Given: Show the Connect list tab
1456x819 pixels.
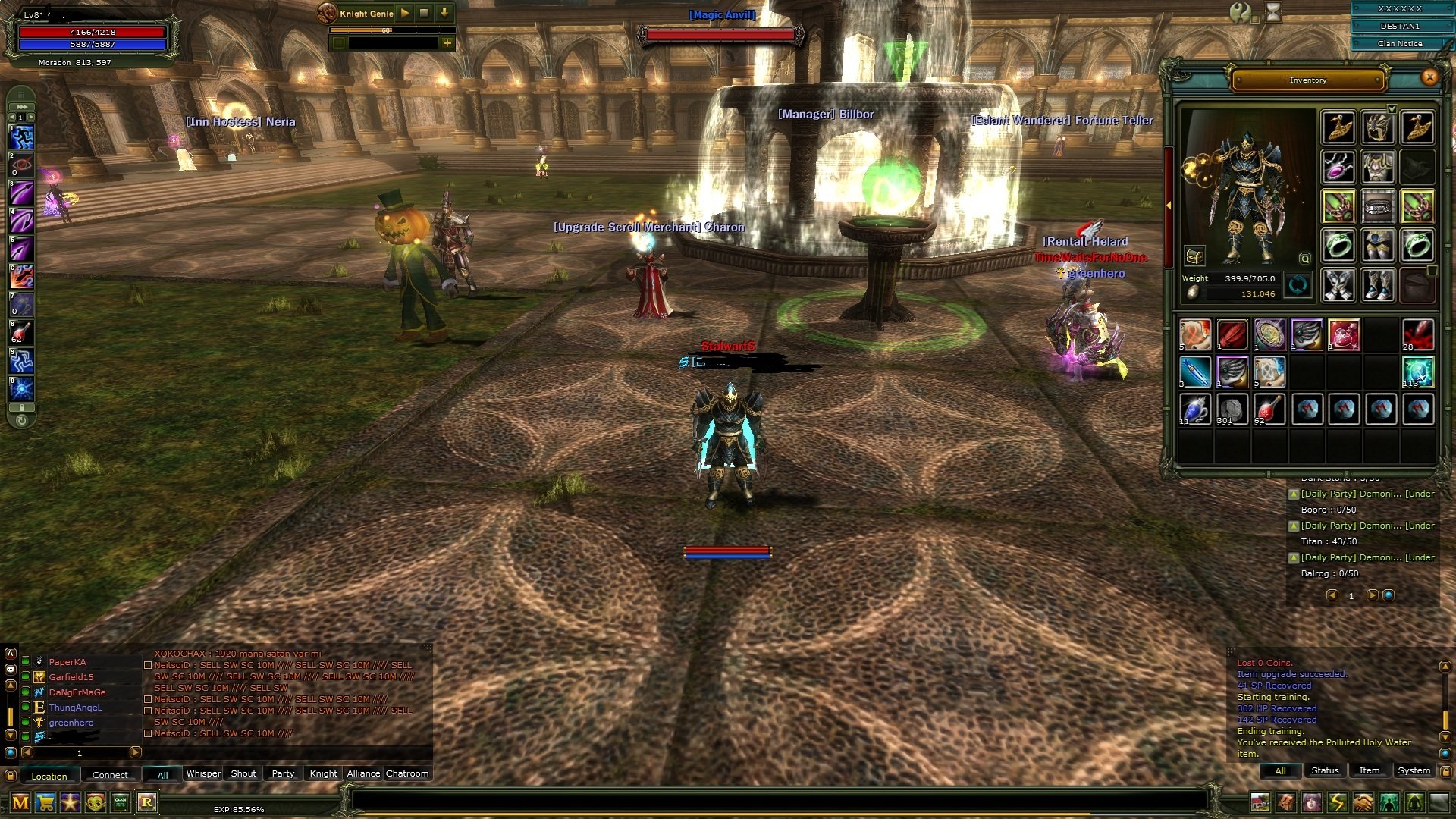Looking at the screenshot, I should point(110,775).
